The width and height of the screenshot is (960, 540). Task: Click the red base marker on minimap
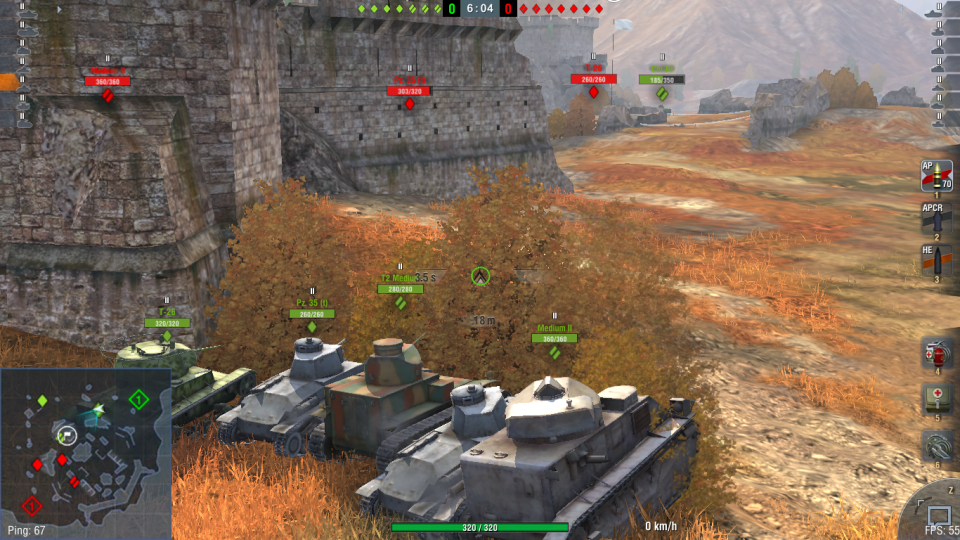point(32,506)
